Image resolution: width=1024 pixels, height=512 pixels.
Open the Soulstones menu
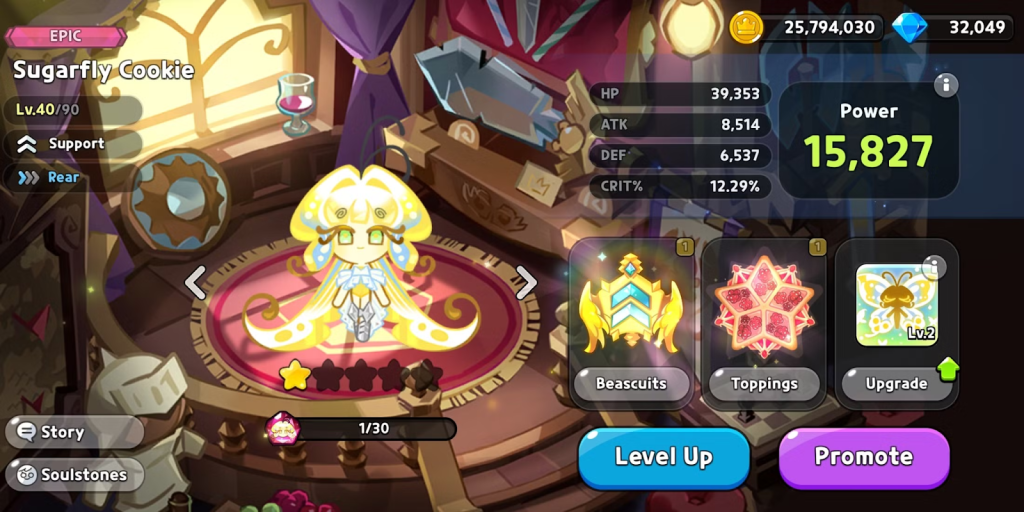(x=73, y=474)
